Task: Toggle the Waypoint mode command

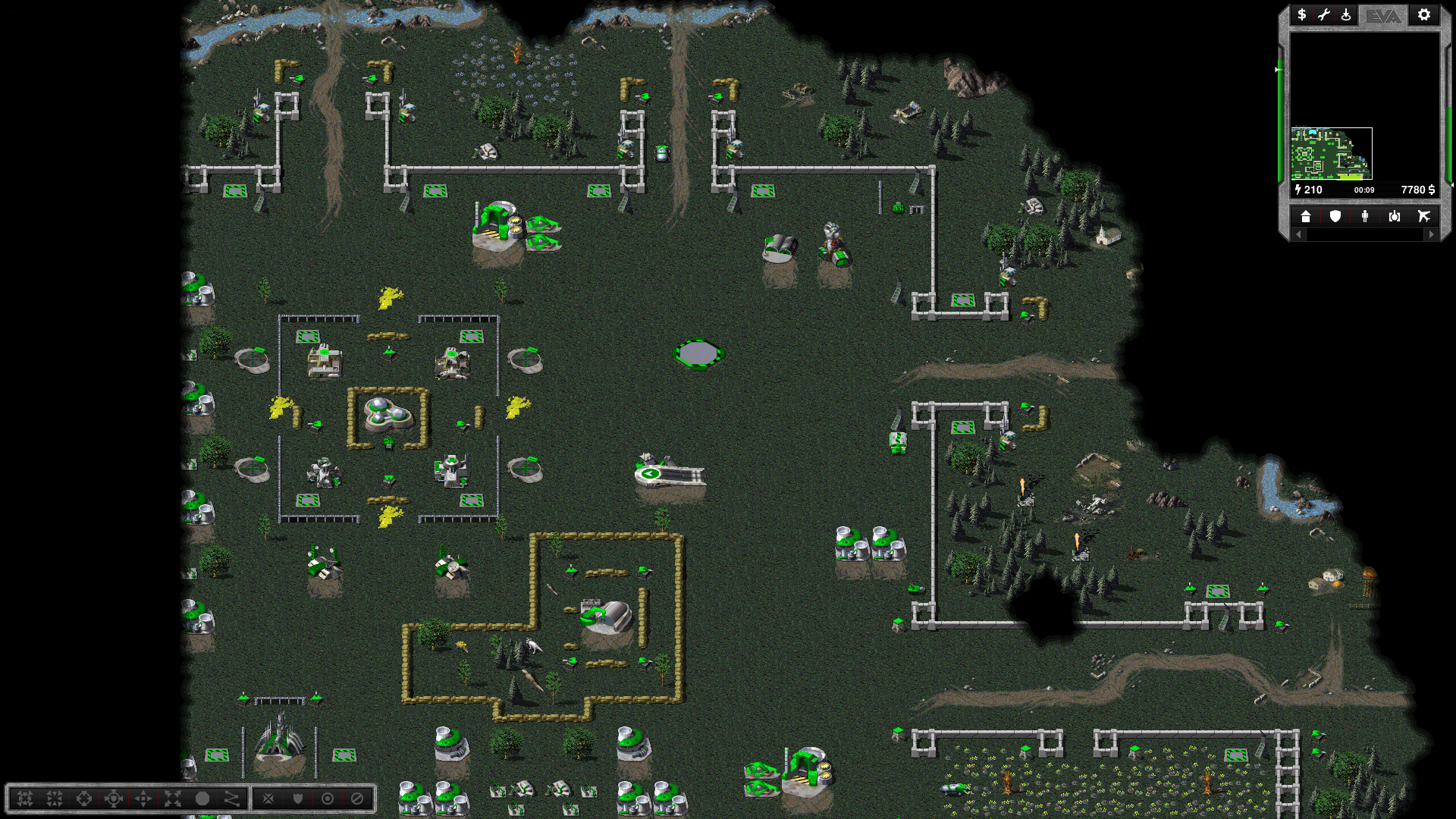Action: (x=232, y=799)
